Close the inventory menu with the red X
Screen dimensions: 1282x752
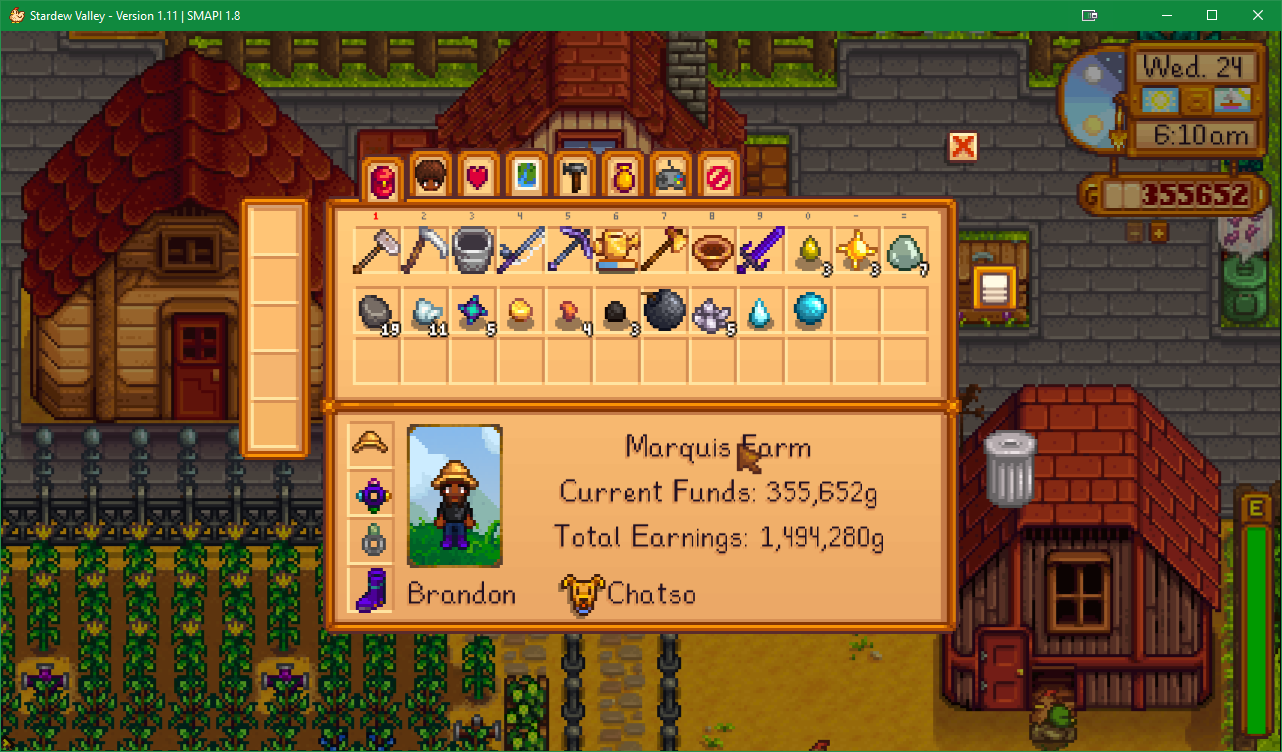[x=962, y=147]
